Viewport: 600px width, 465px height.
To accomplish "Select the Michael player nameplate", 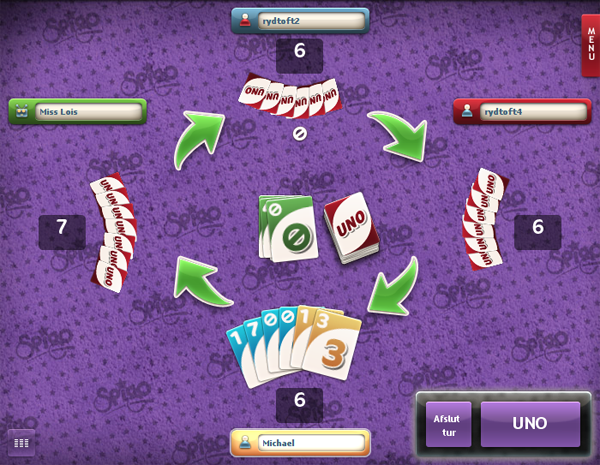I will pos(300,442).
